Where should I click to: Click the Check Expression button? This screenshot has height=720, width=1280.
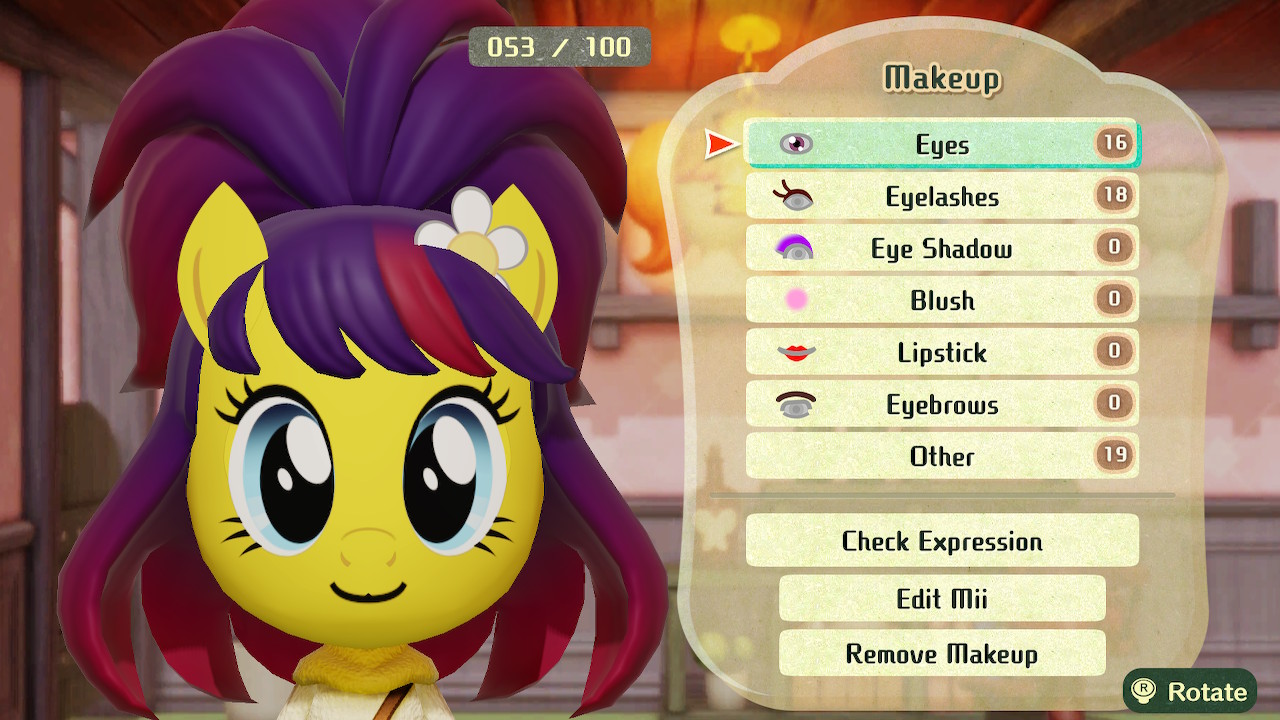coord(941,541)
